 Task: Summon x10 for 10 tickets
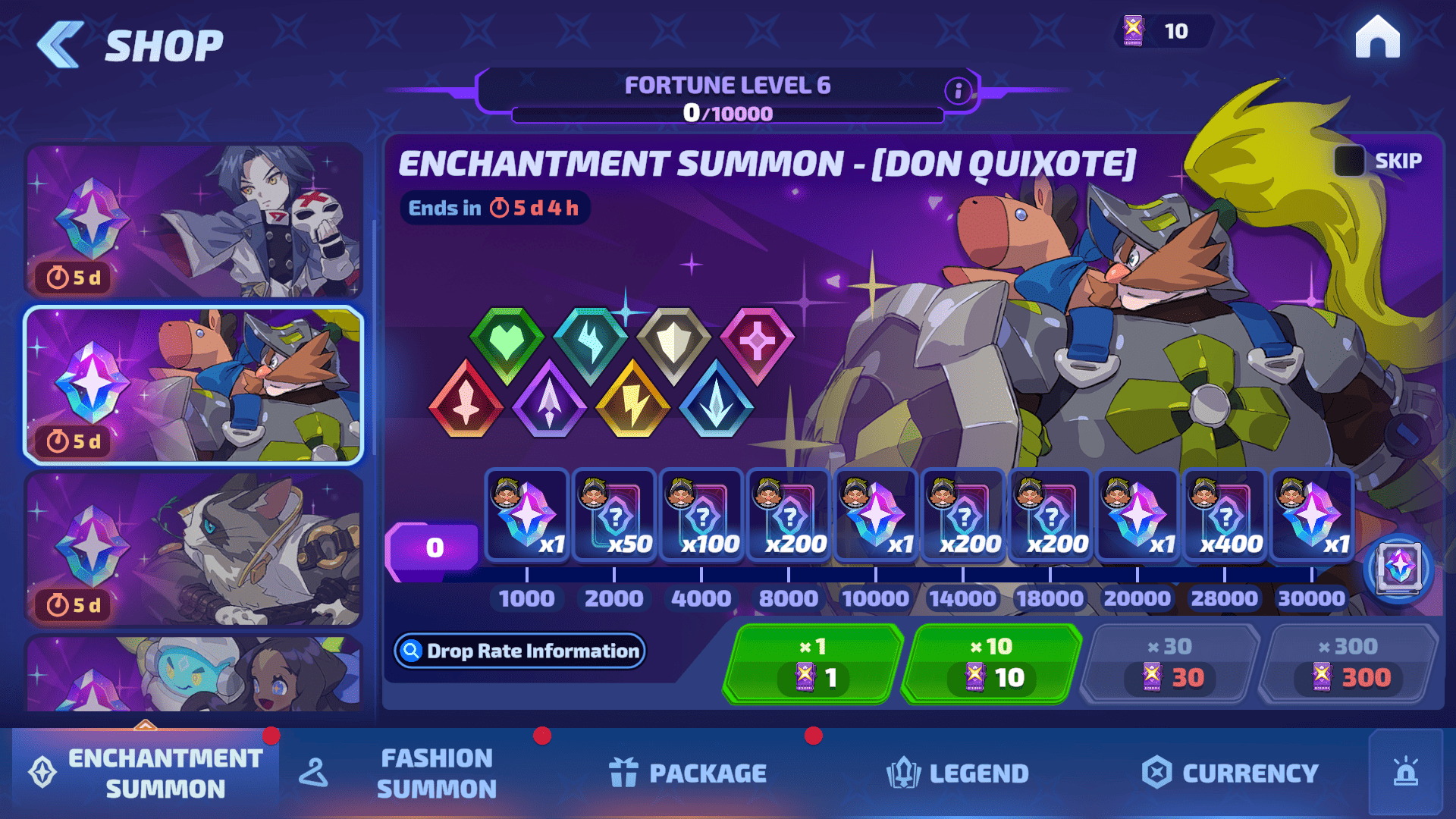coord(992,664)
